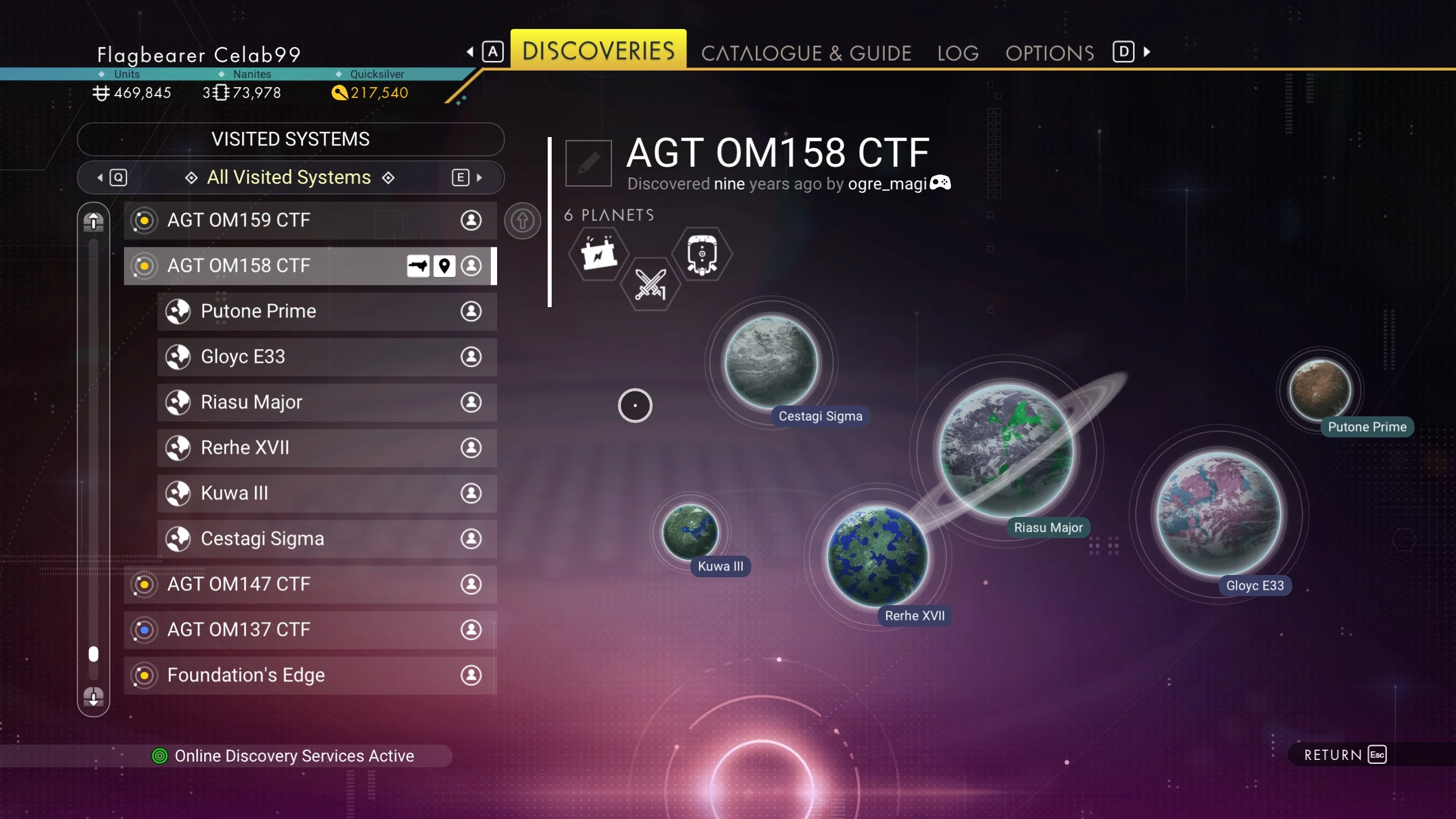1456x819 pixels.
Task: Choose Putone Prime in the planet list
Action: (327, 311)
